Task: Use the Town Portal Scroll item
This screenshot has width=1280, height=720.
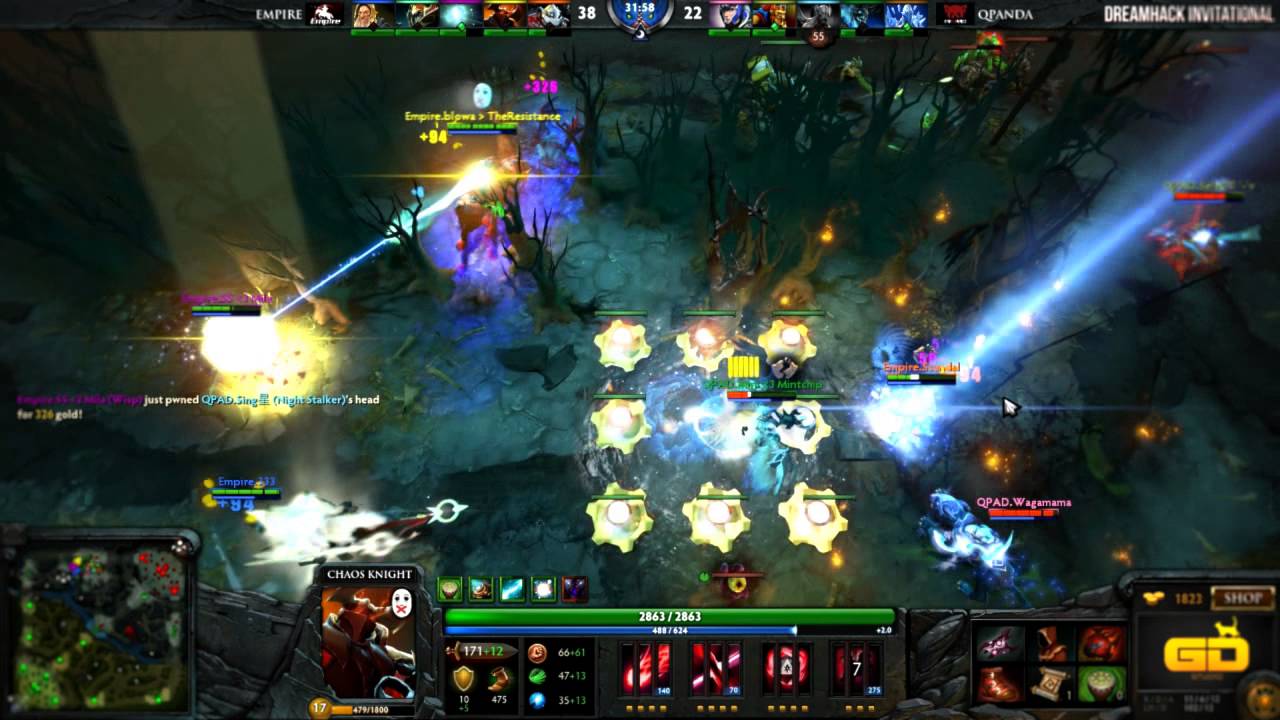Action: [1050, 684]
